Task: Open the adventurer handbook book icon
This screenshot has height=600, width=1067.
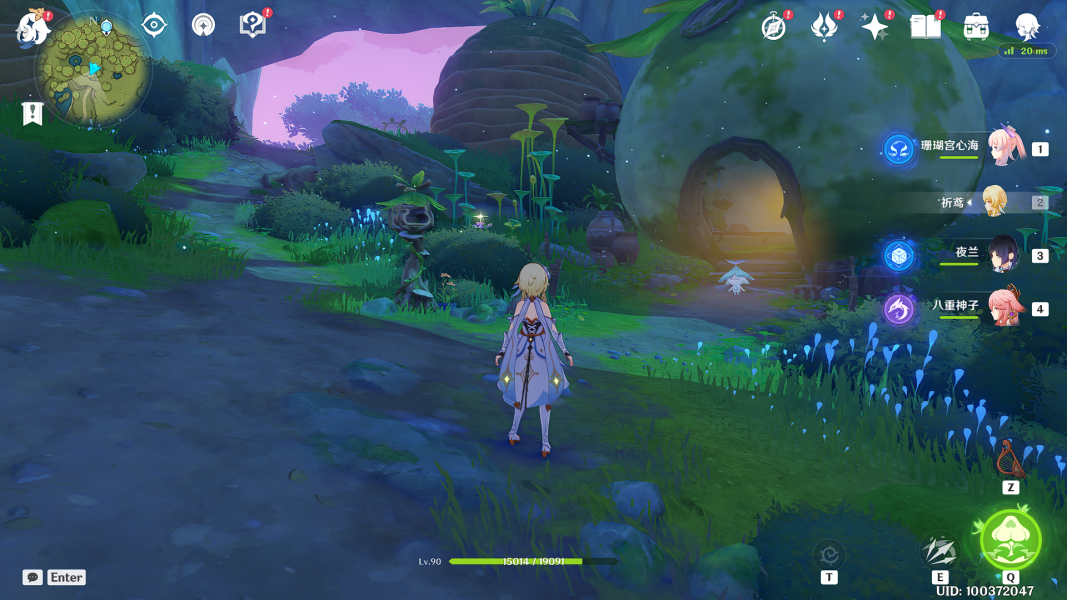Action: (x=926, y=27)
